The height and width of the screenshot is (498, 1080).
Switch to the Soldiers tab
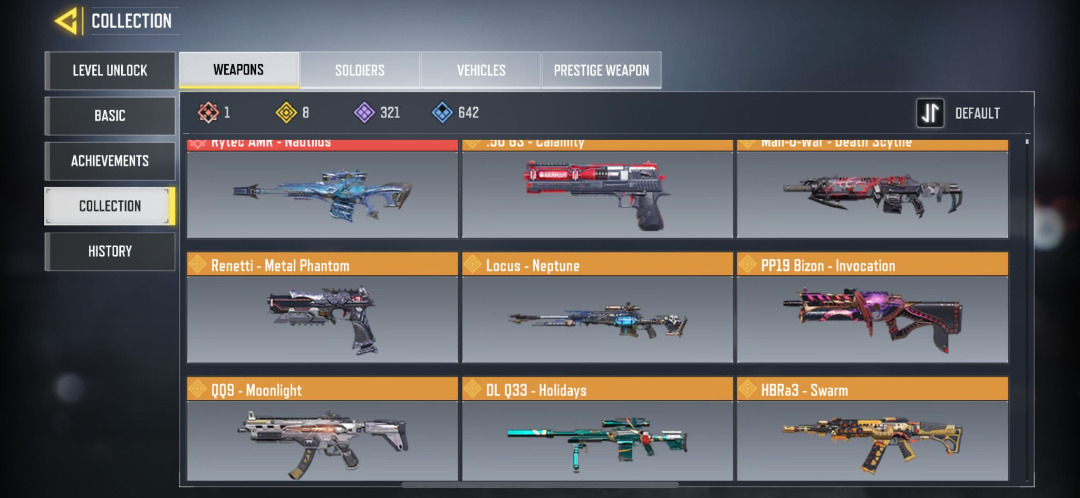coord(359,70)
